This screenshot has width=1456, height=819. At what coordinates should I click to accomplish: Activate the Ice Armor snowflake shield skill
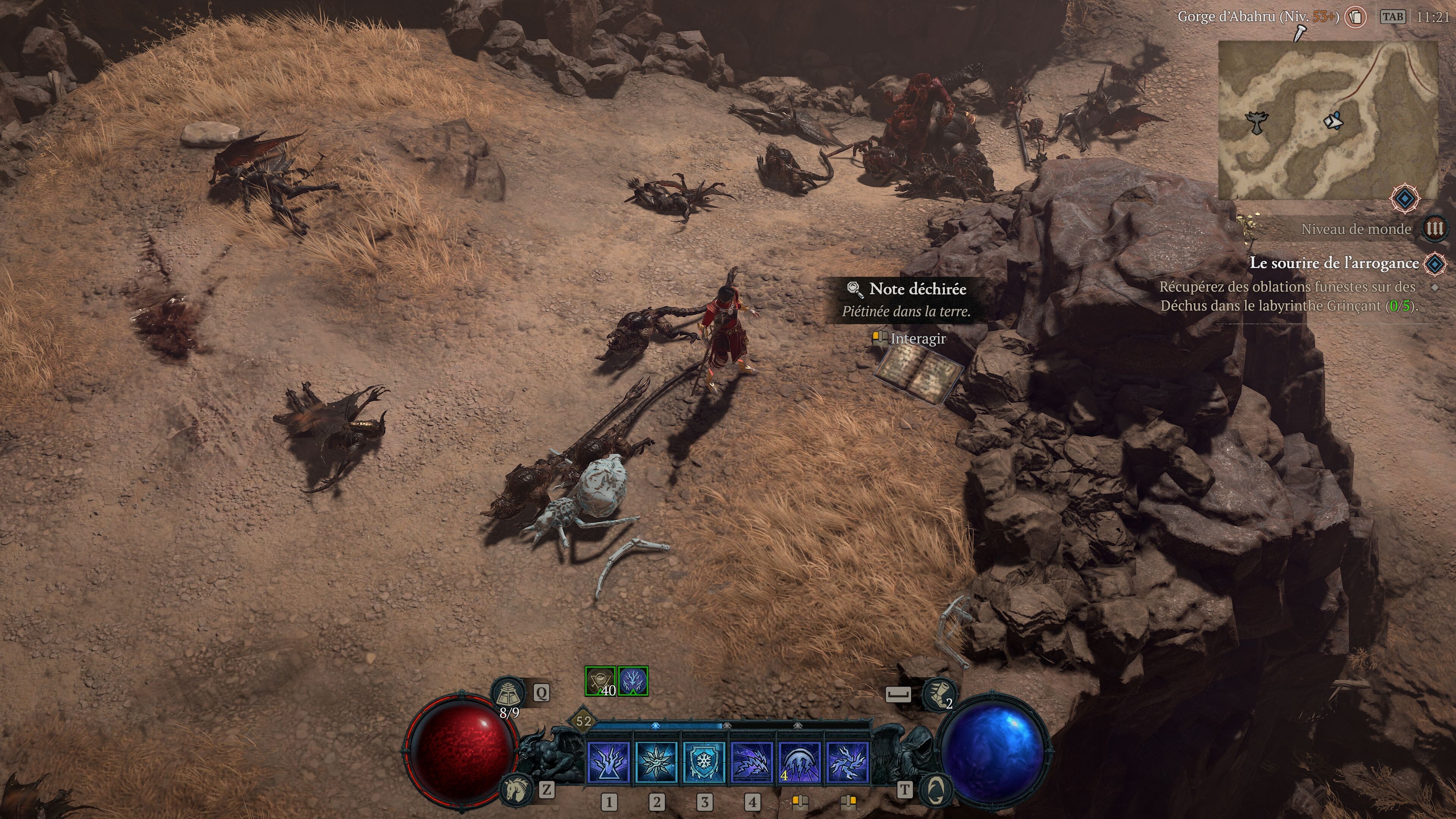click(704, 762)
